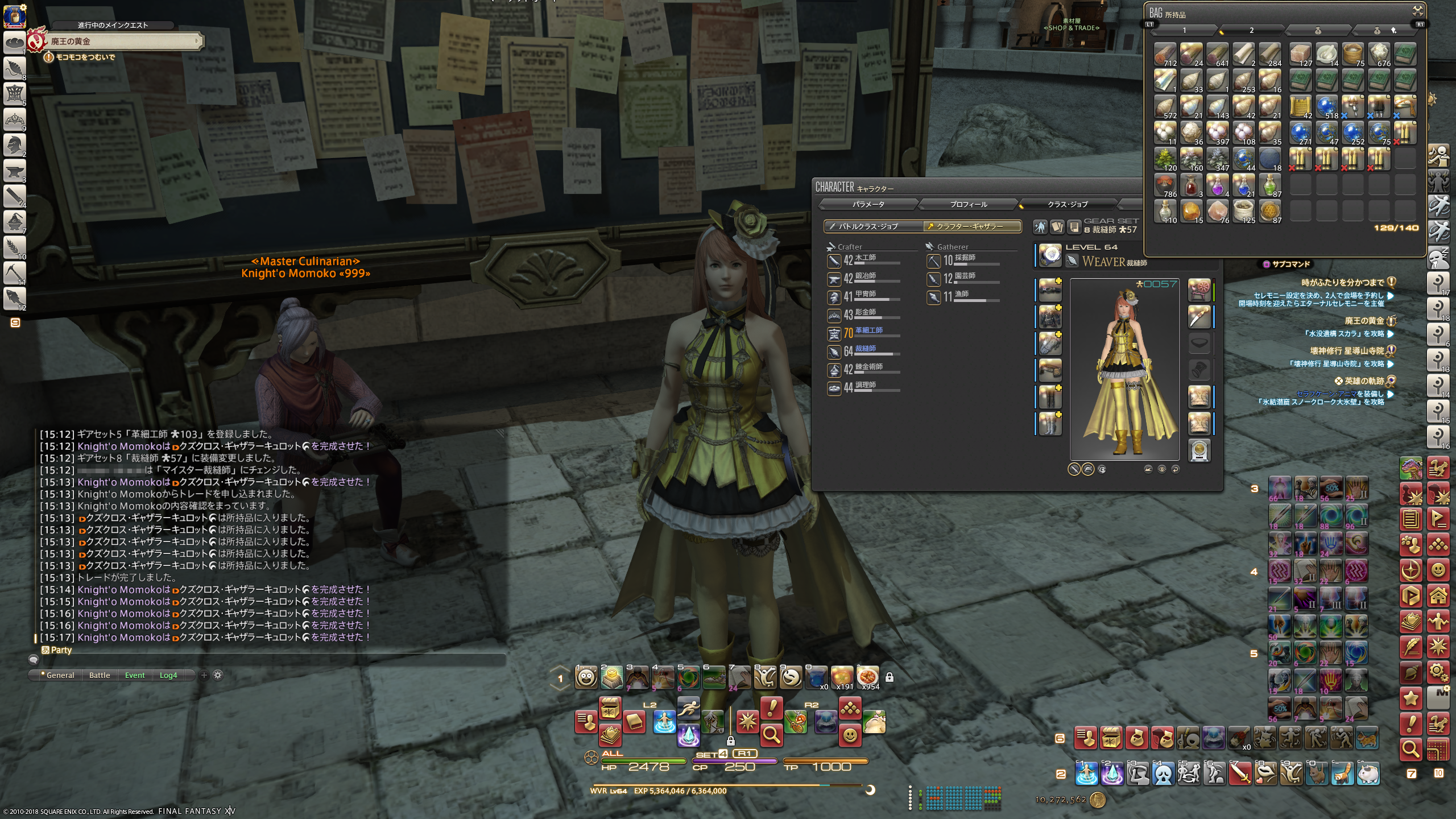
Task: Pick the honeycomb item stack of 87
Action: click(1269, 212)
